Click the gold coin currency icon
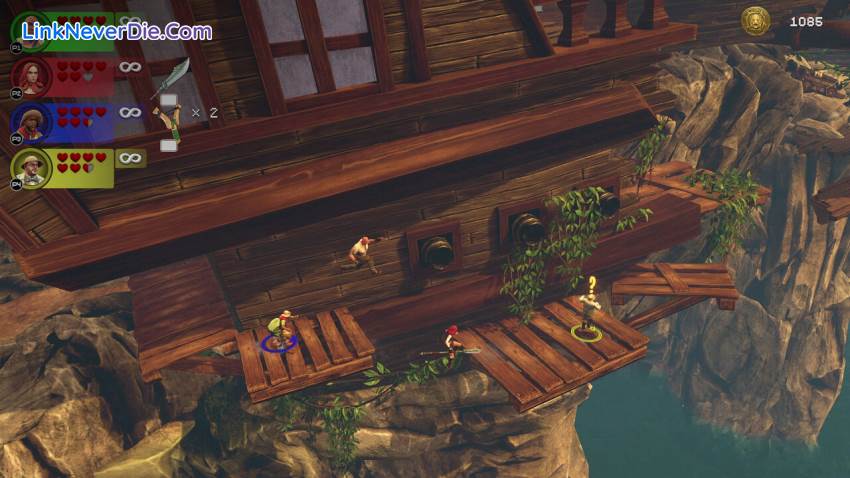The width and height of the screenshot is (850, 478). [x=755, y=20]
